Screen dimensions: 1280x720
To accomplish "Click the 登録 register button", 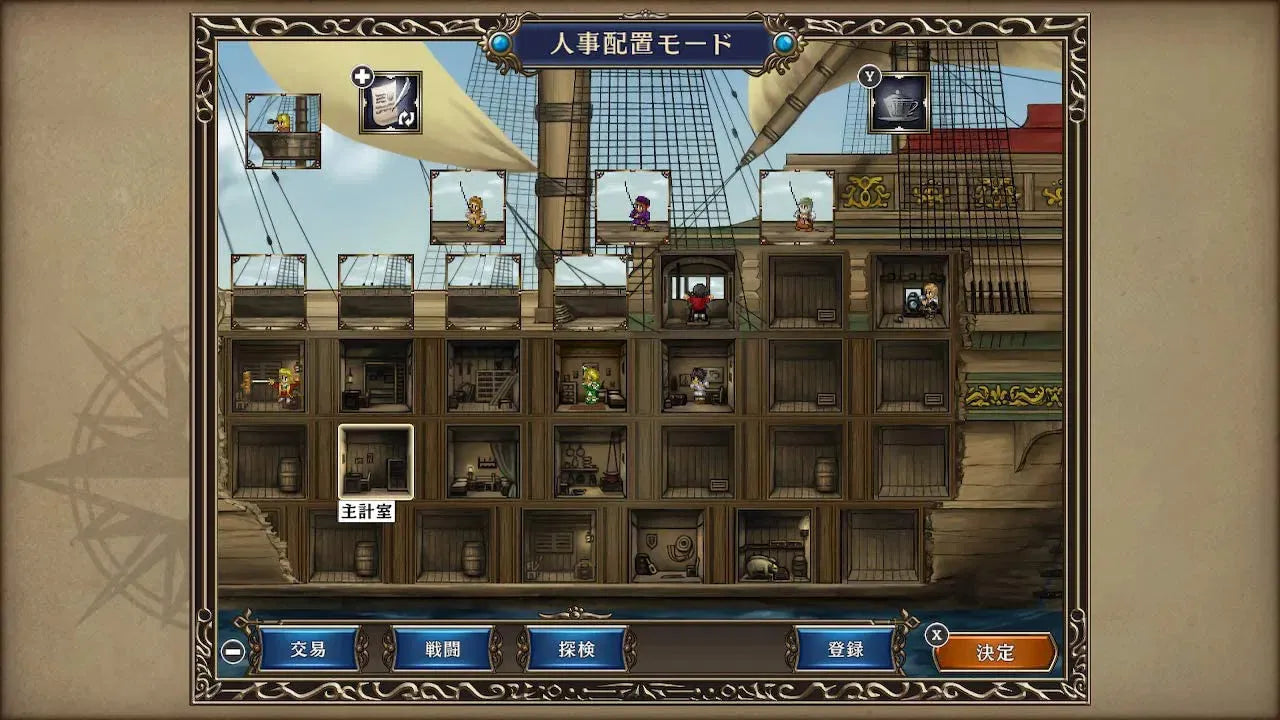I will pos(845,650).
